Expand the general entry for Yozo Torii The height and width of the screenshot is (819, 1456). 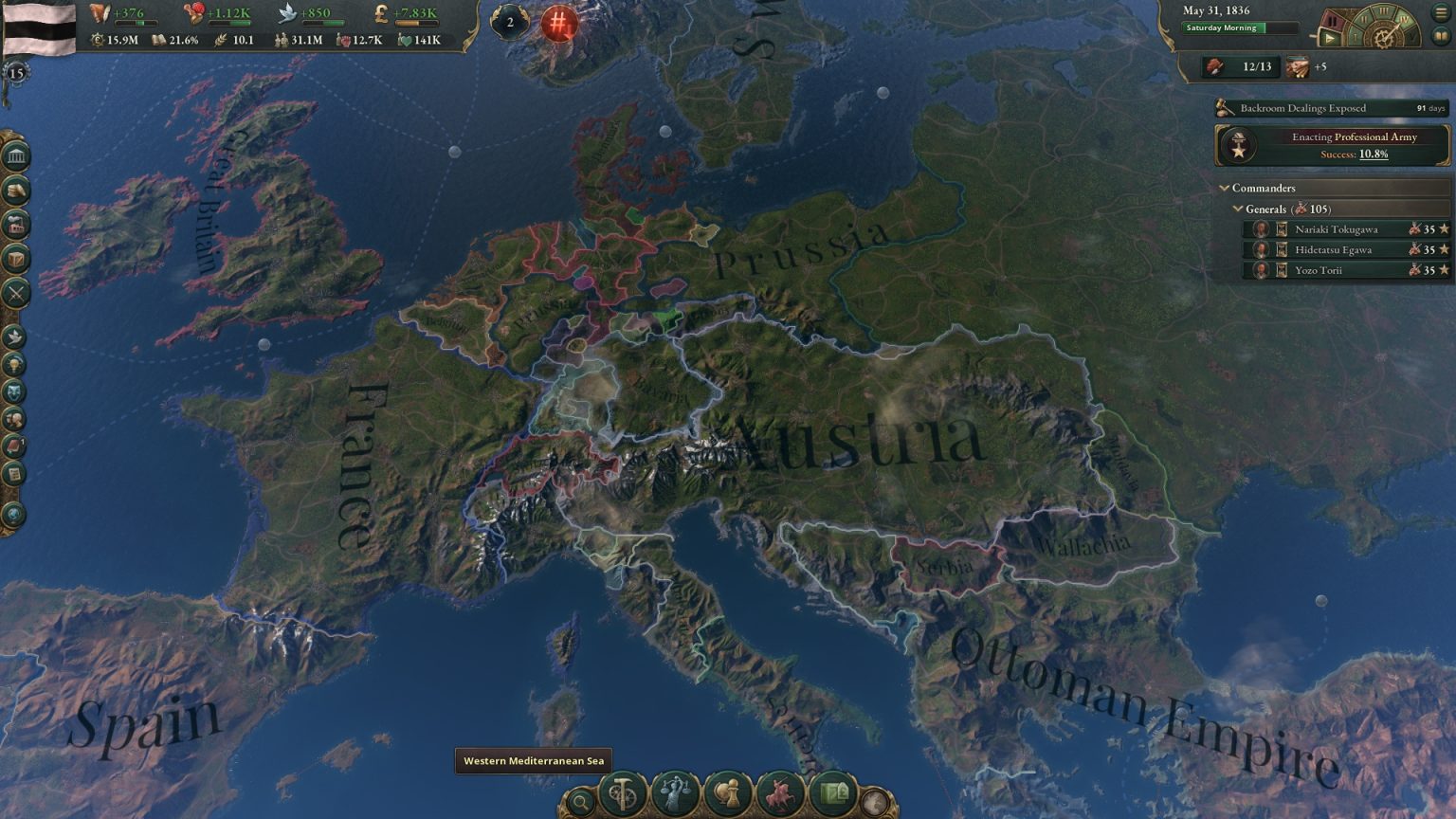point(1346,269)
